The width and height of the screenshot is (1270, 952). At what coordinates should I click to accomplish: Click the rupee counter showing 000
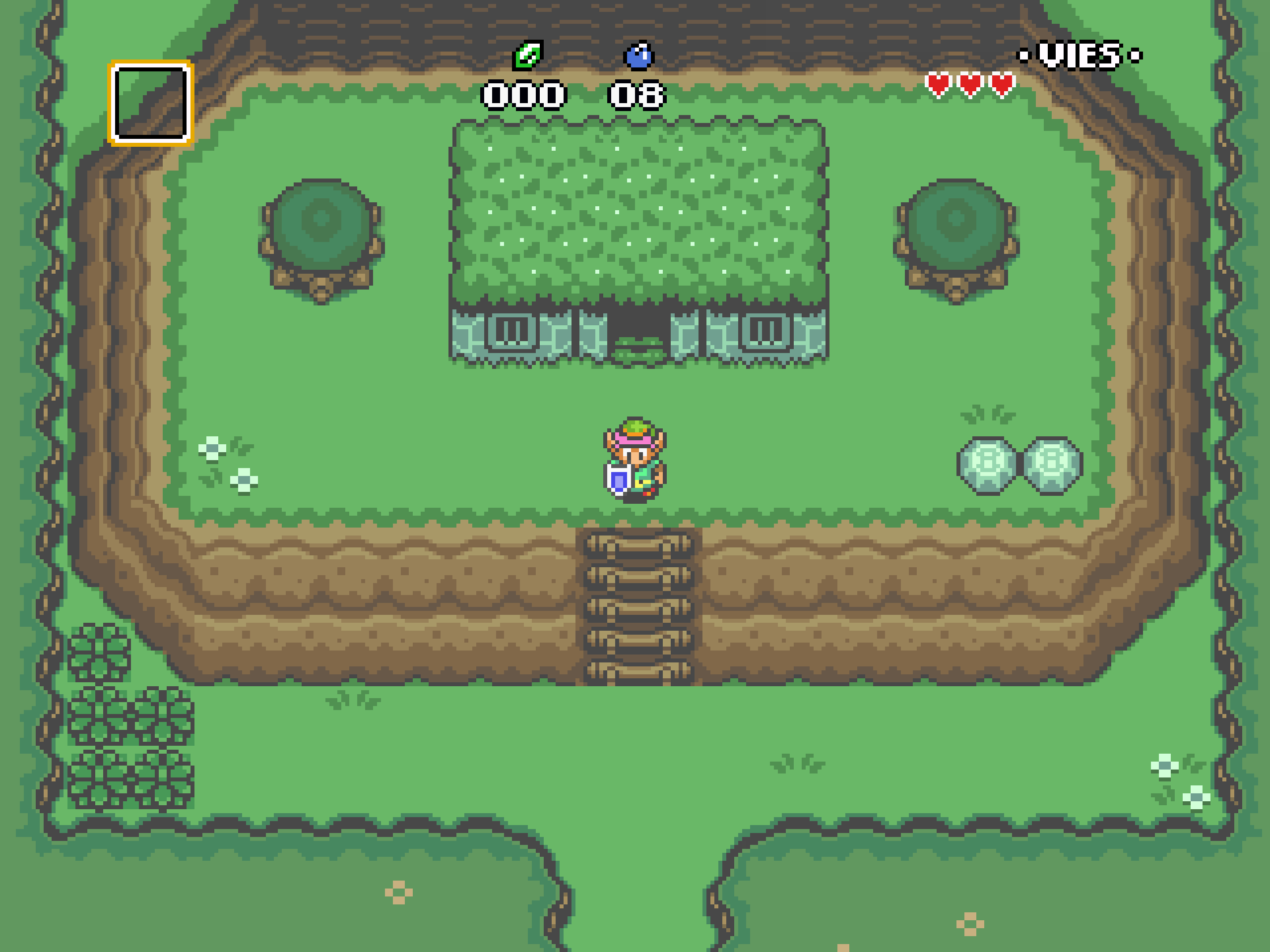(x=523, y=96)
